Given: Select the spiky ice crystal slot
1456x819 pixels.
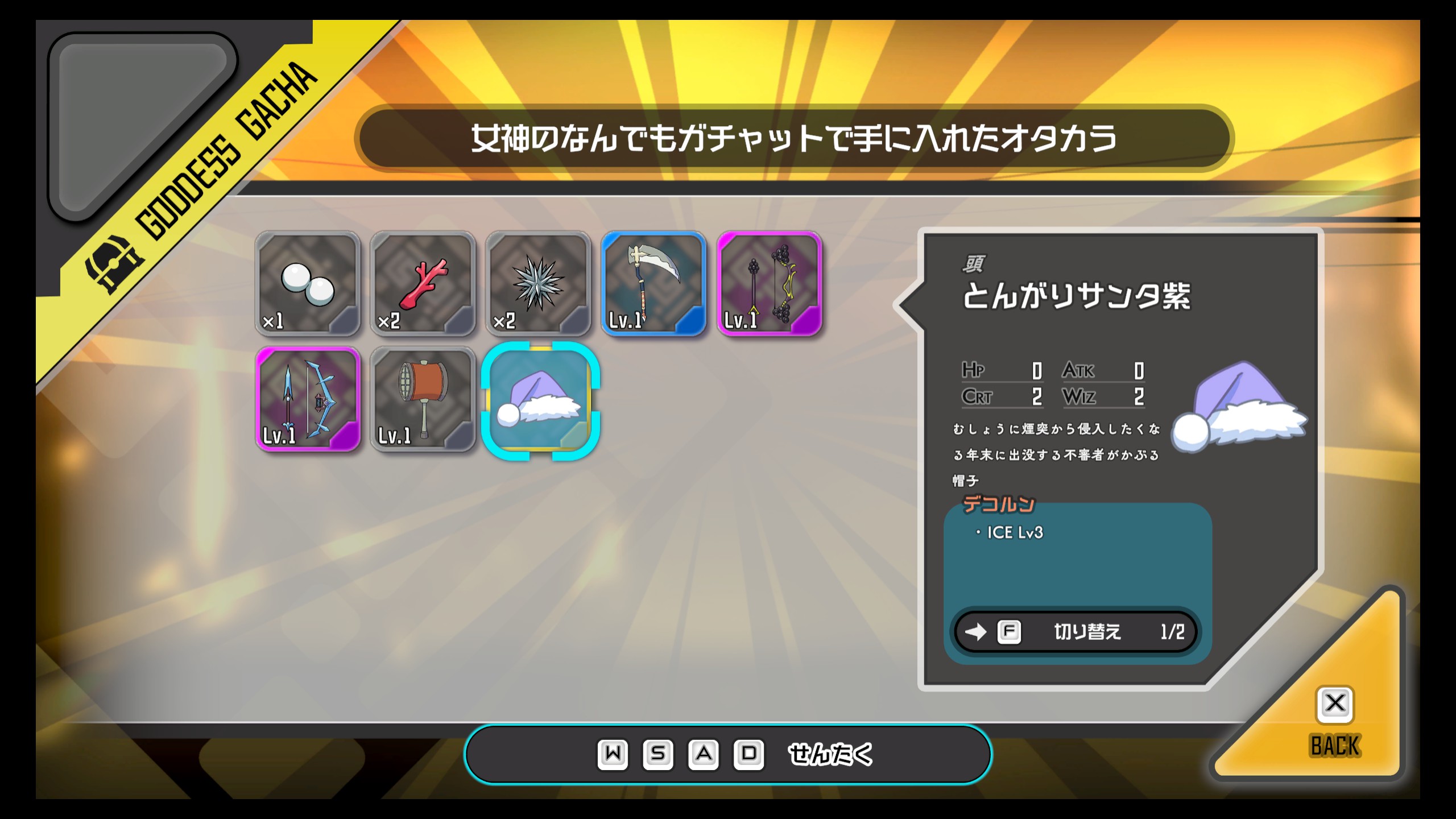Looking at the screenshot, I should tap(538, 283).
